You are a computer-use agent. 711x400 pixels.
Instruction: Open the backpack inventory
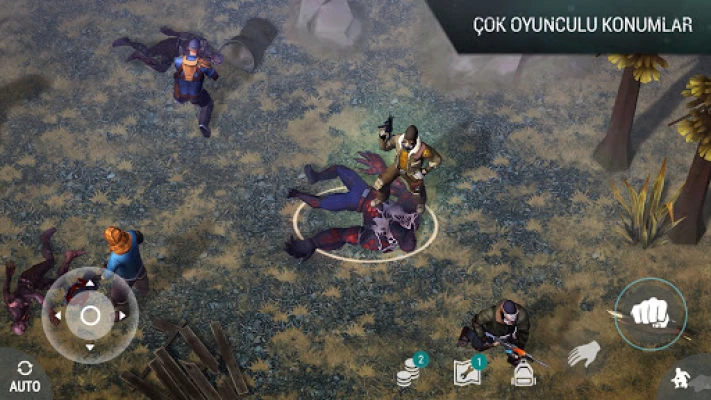pos(522,373)
